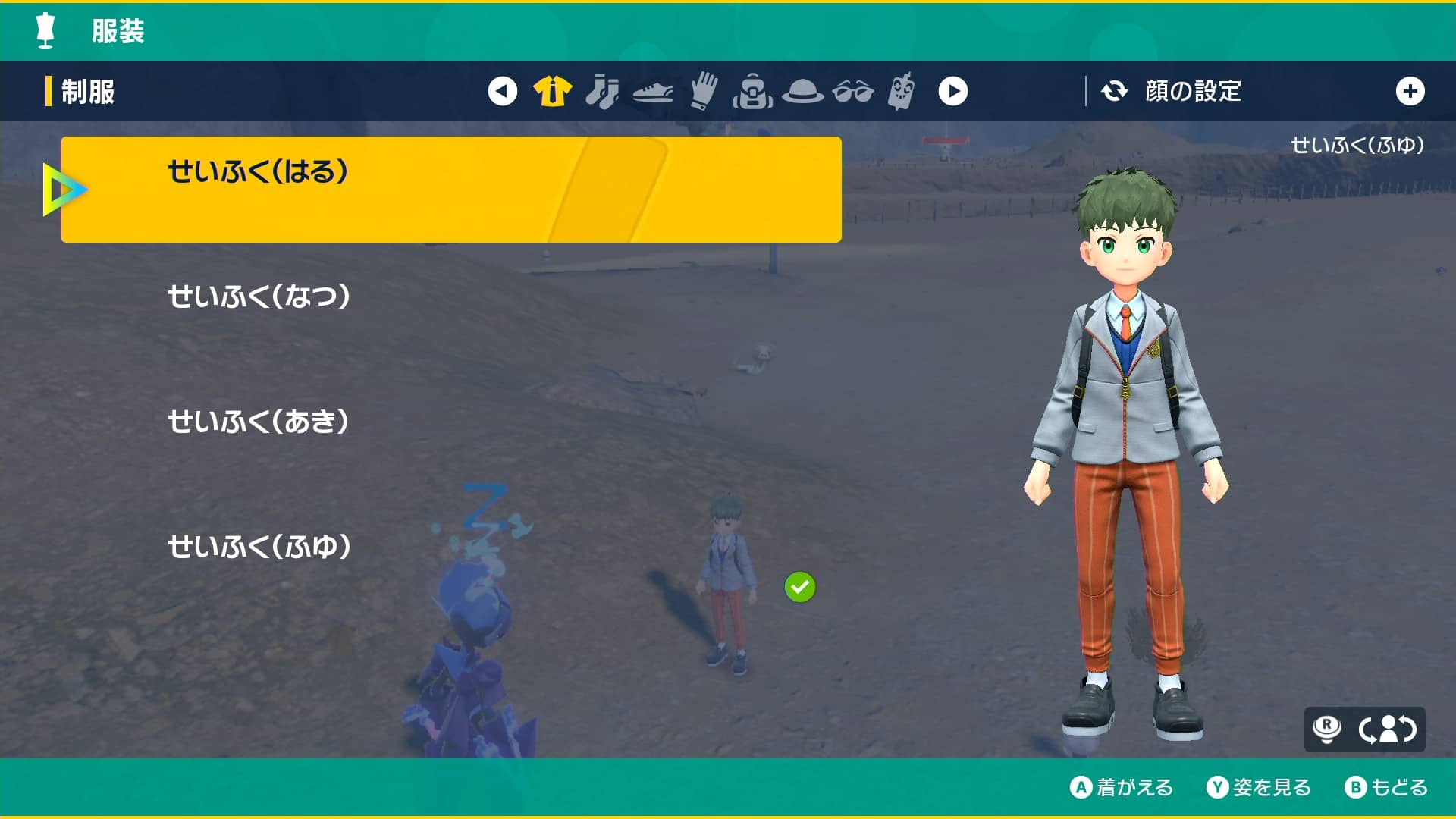Click the R button rotation icon
The image size is (1456, 819).
(1329, 729)
